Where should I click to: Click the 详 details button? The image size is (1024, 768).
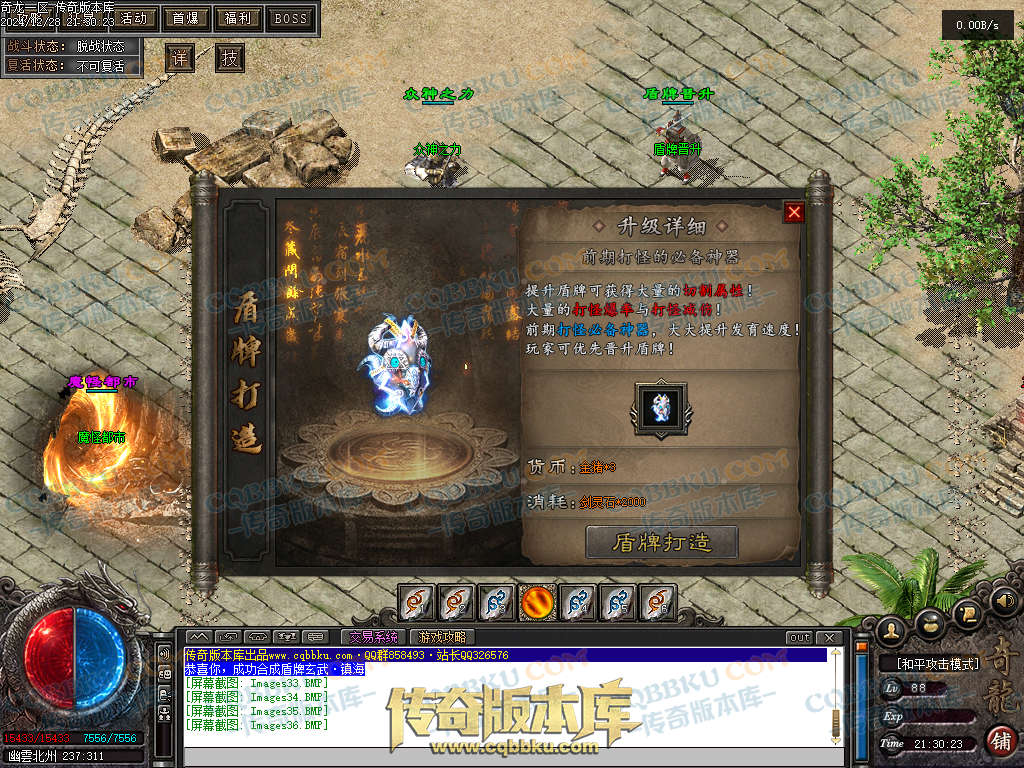point(179,58)
